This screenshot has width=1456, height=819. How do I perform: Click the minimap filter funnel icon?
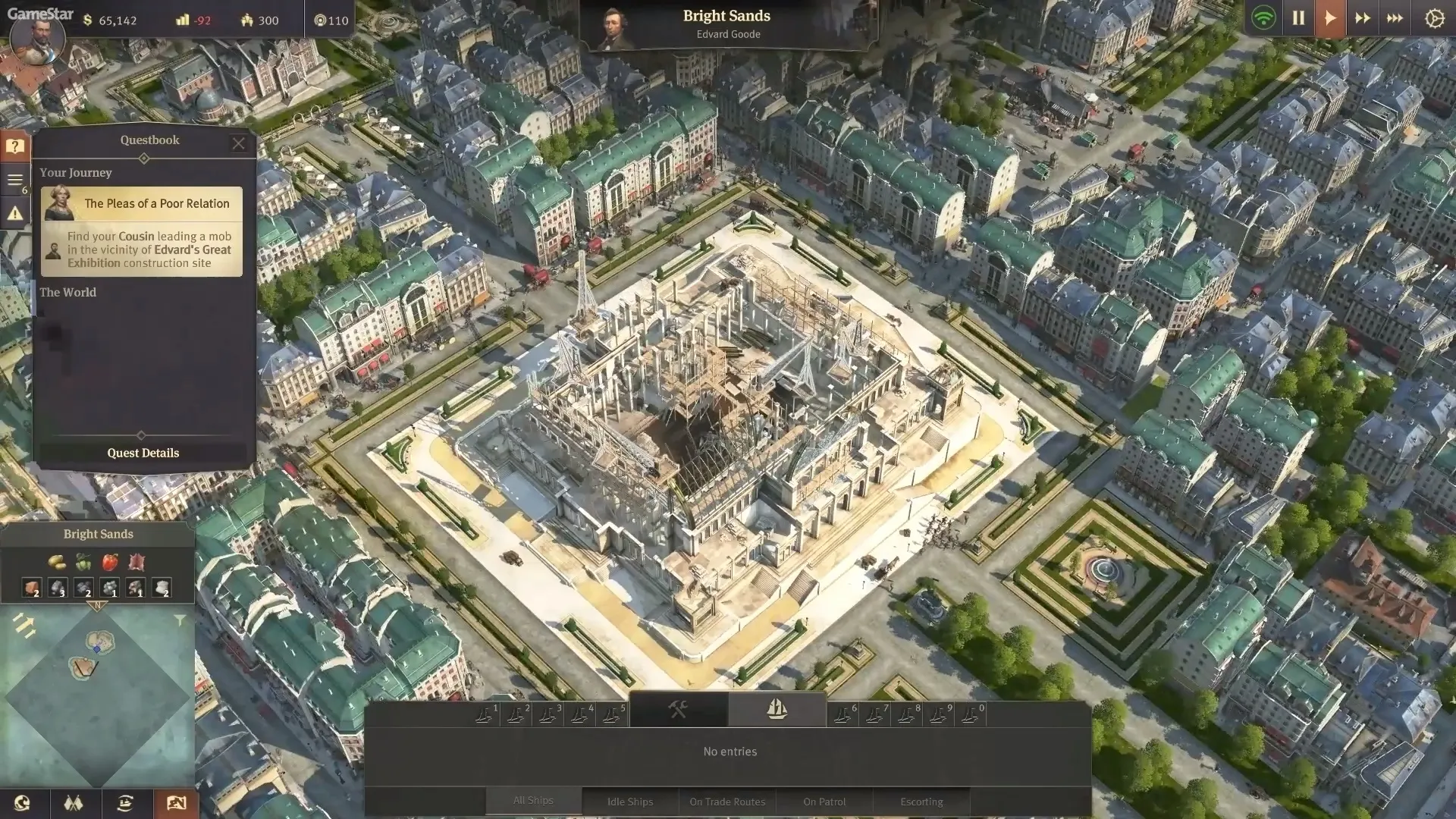(x=180, y=621)
